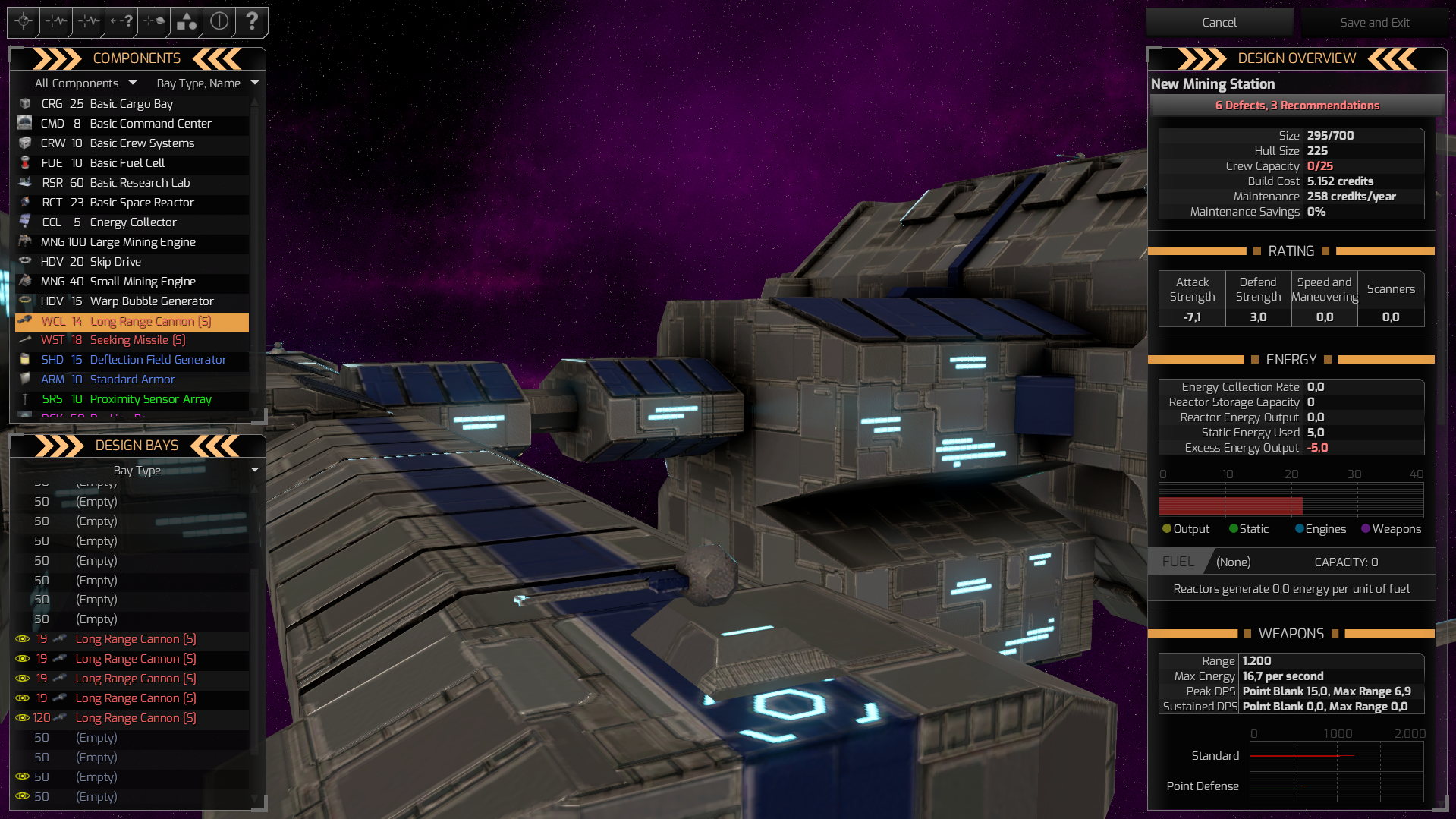
Task: Click the first waveform signal icon in toolbar
Action: (55, 22)
